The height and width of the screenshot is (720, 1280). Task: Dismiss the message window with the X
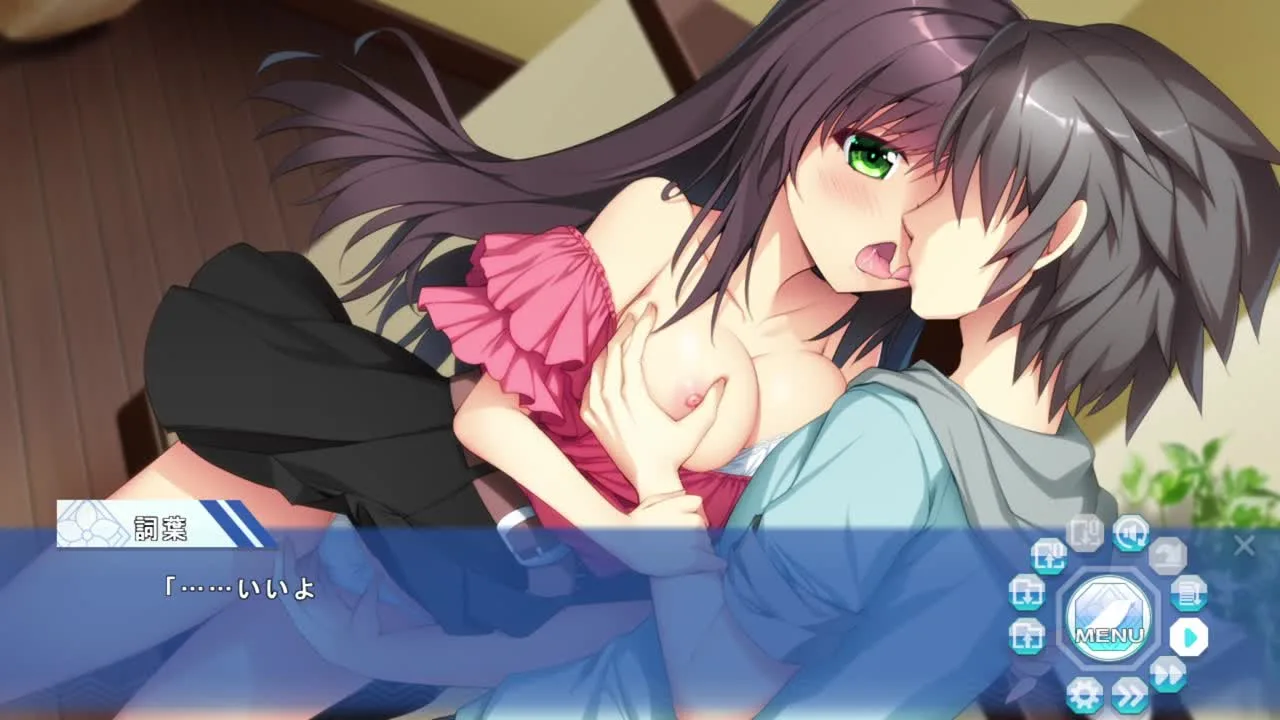click(1245, 545)
